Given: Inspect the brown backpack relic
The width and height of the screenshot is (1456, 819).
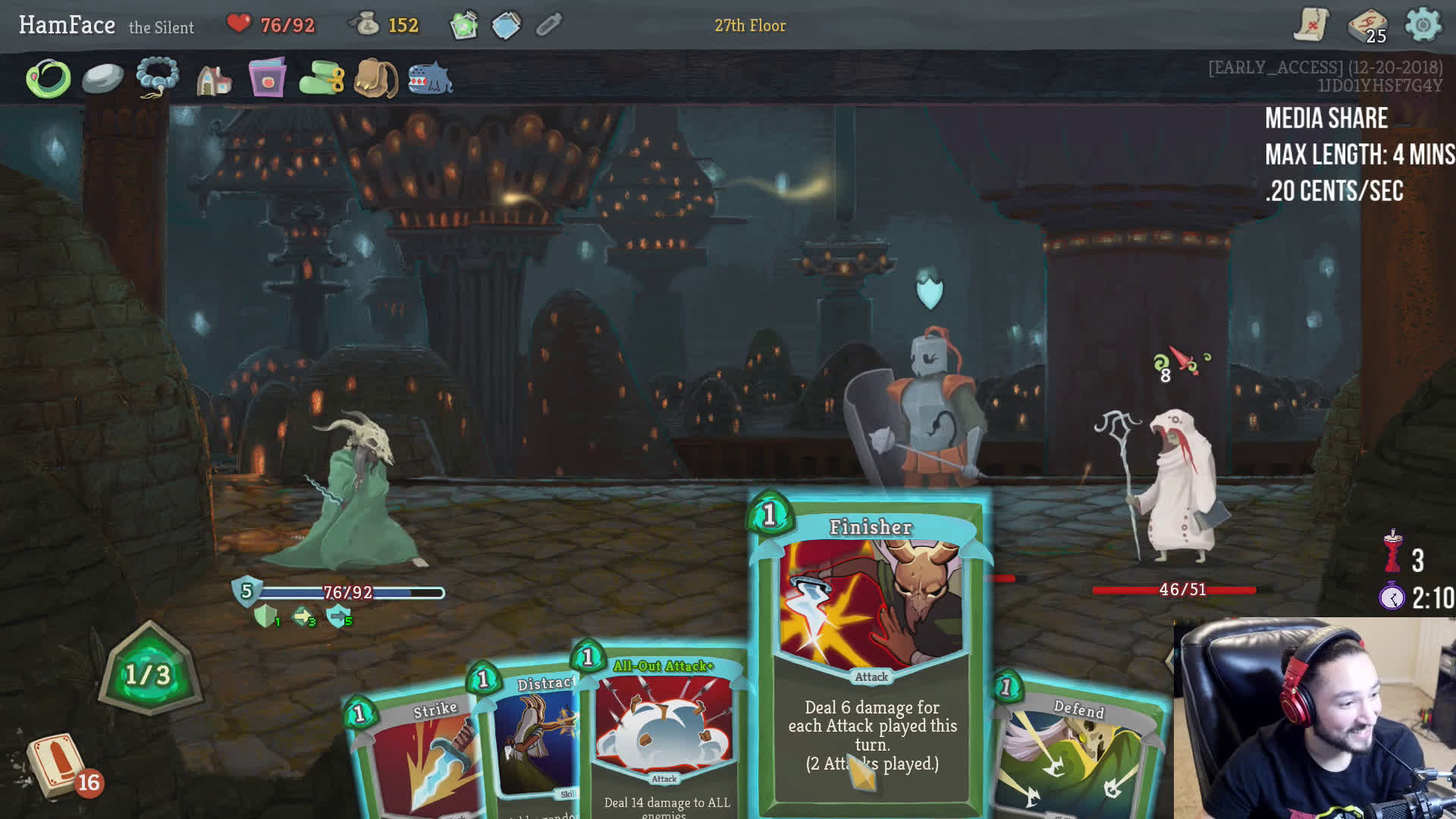Looking at the screenshot, I should click(376, 79).
